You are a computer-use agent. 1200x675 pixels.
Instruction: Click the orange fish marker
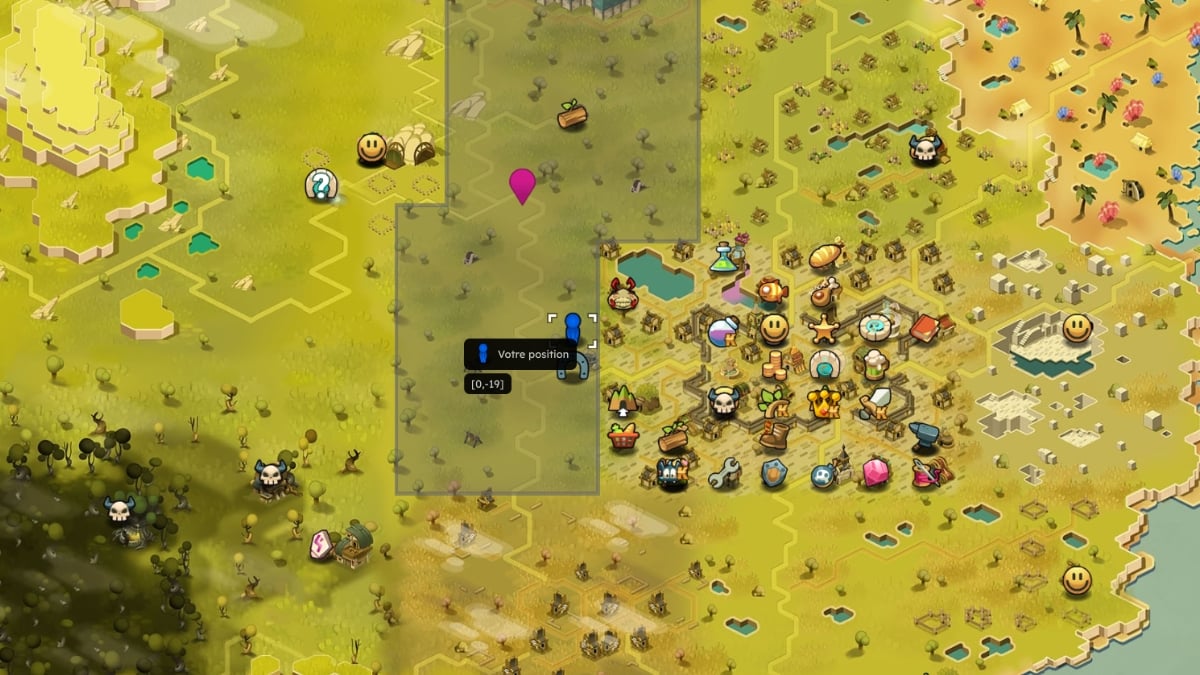click(769, 291)
